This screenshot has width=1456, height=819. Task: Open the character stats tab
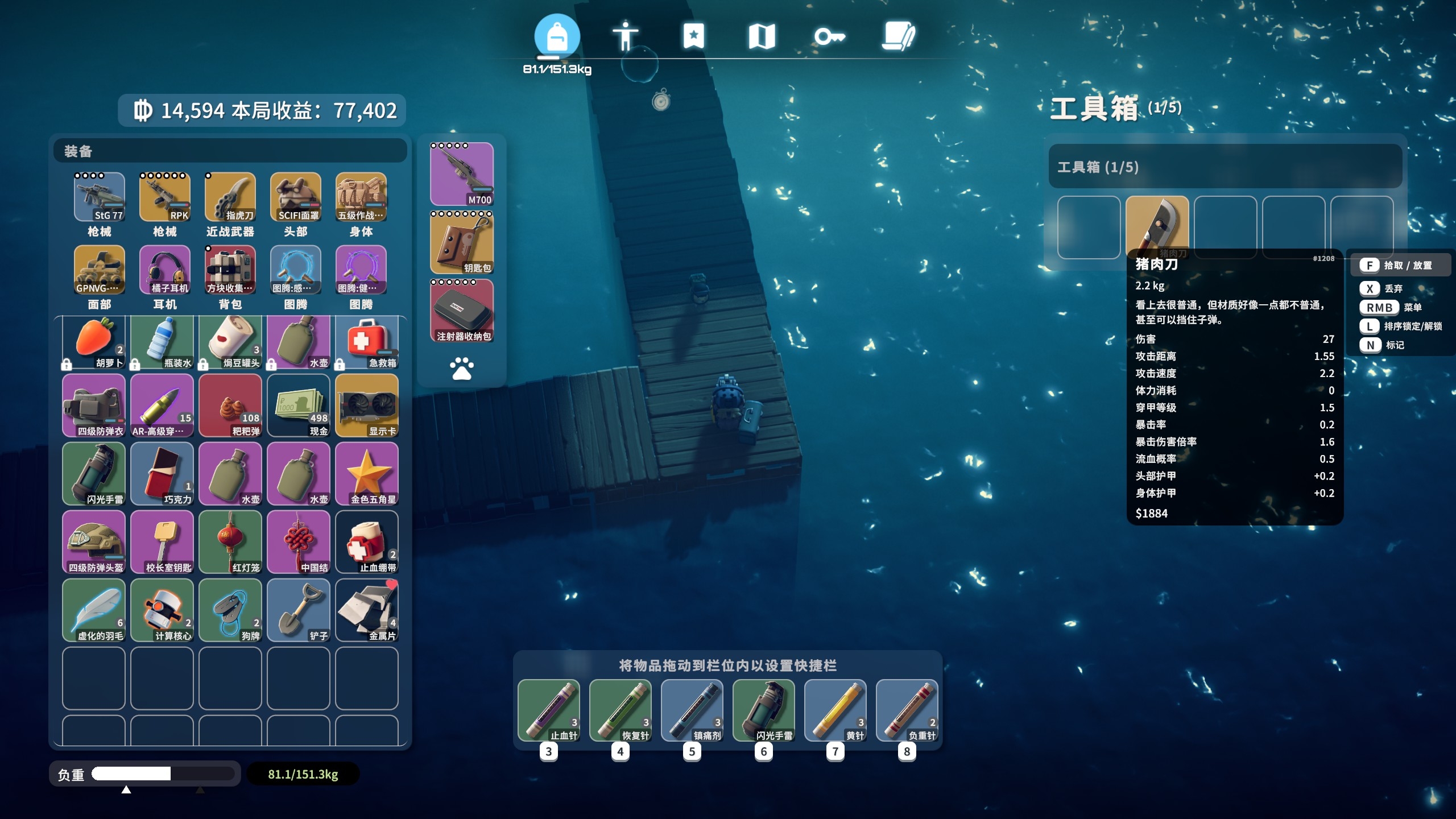(x=625, y=36)
